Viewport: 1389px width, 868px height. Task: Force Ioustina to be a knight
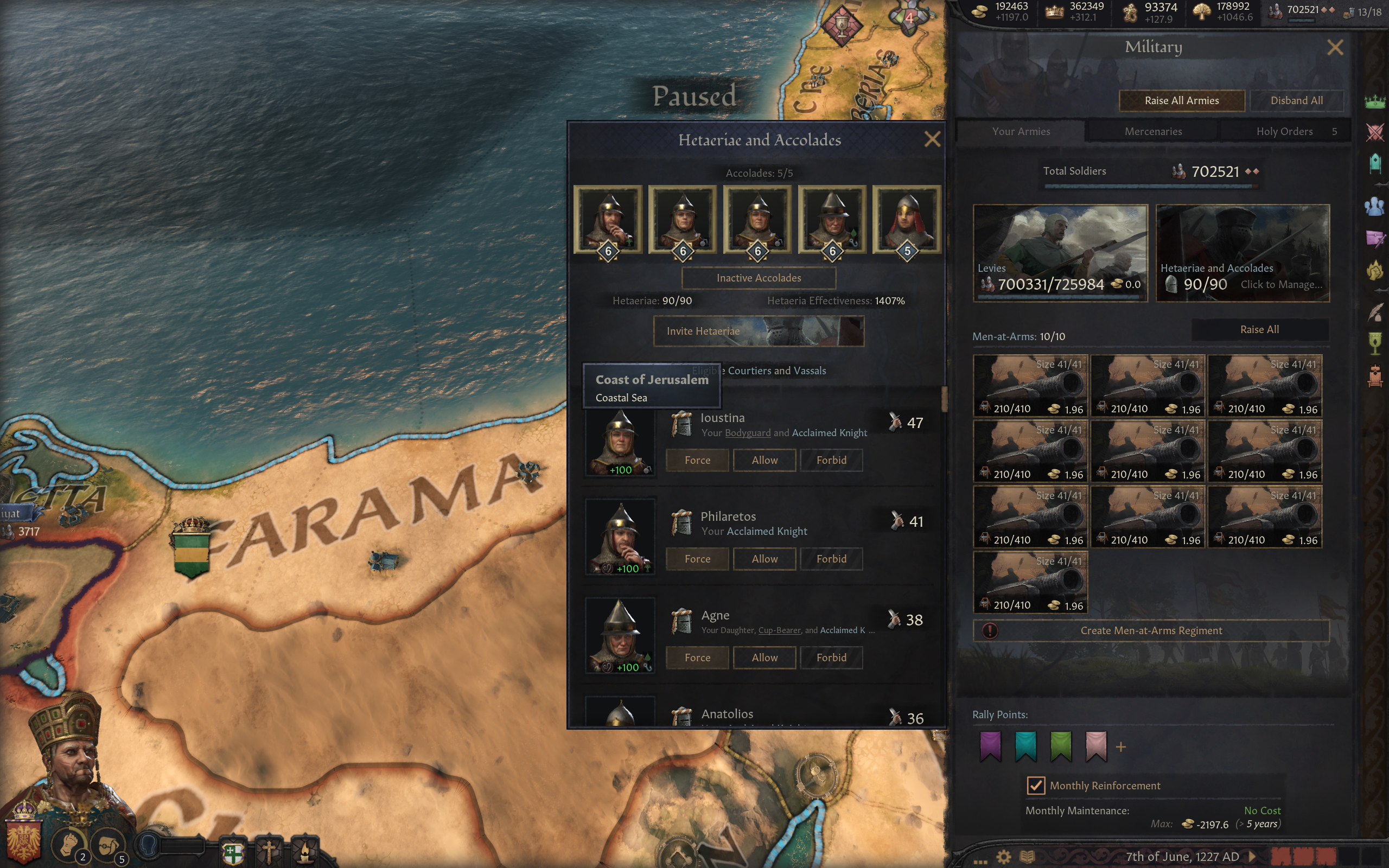(x=697, y=460)
